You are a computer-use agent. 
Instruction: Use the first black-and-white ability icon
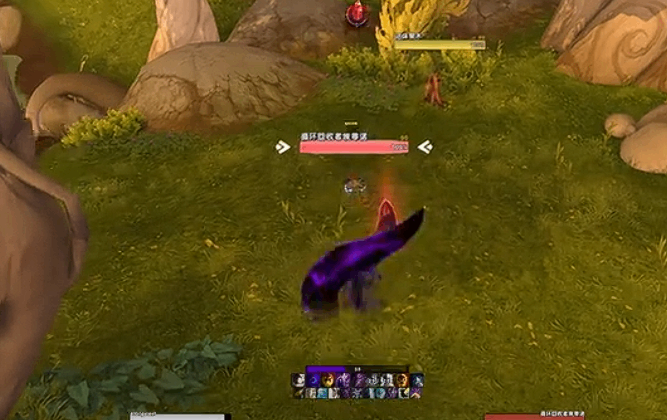pos(299,380)
